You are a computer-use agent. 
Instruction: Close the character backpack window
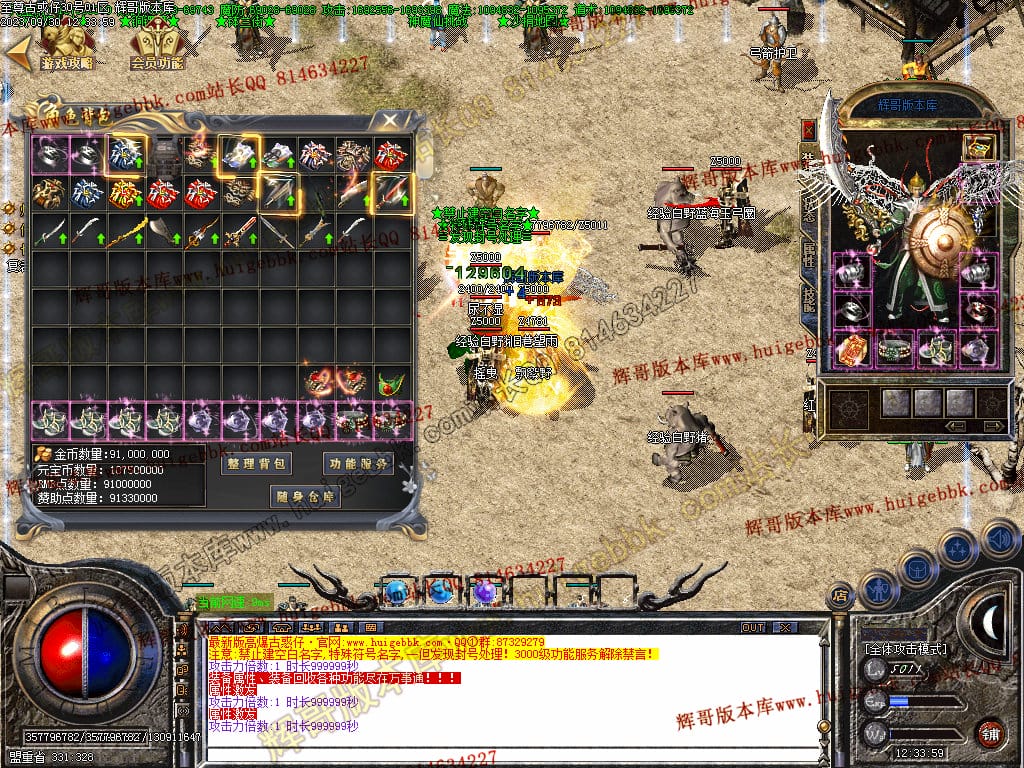389,119
